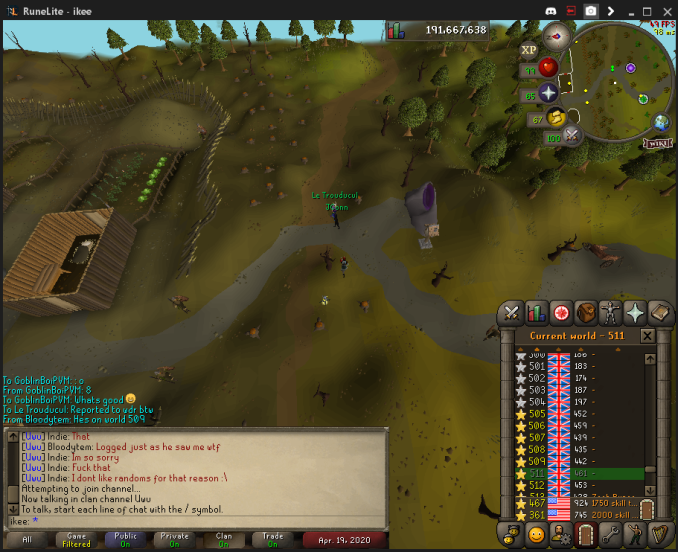Open the Wiki lookup button
Image resolution: width=678 pixels, height=552 pixels.
[x=656, y=143]
